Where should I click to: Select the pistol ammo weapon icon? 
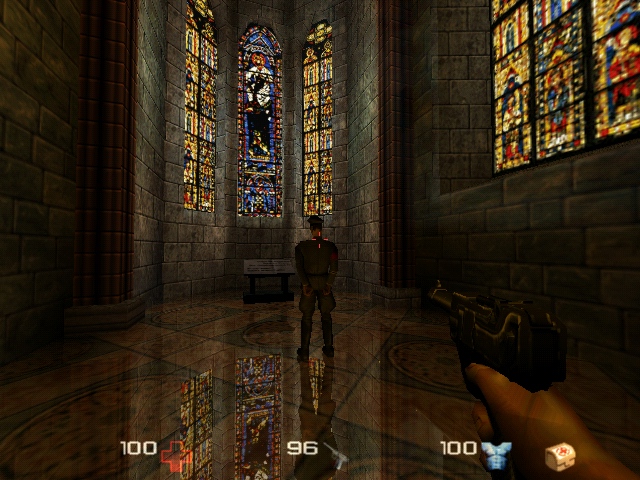click(x=335, y=454)
